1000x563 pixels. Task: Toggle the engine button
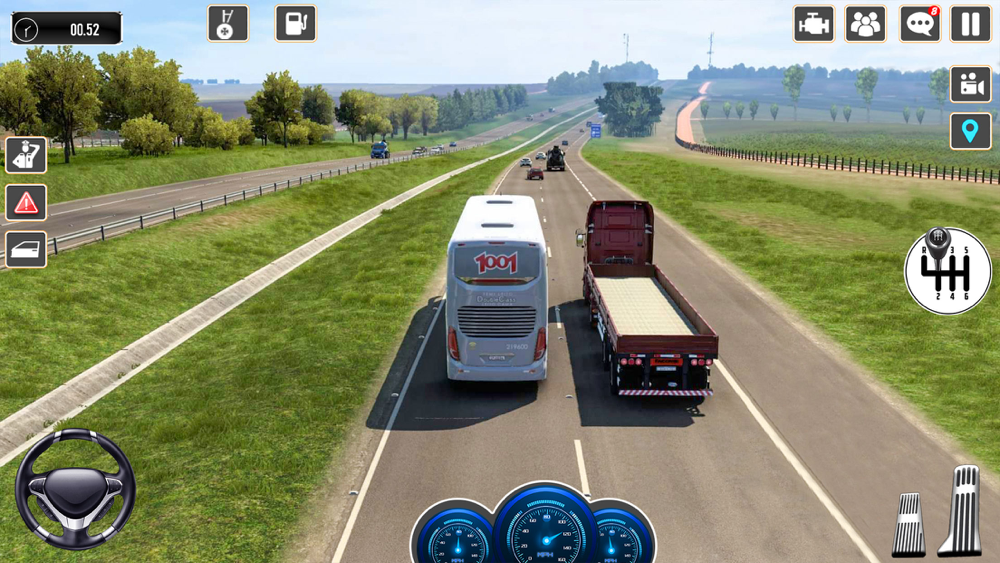pos(814,24)
